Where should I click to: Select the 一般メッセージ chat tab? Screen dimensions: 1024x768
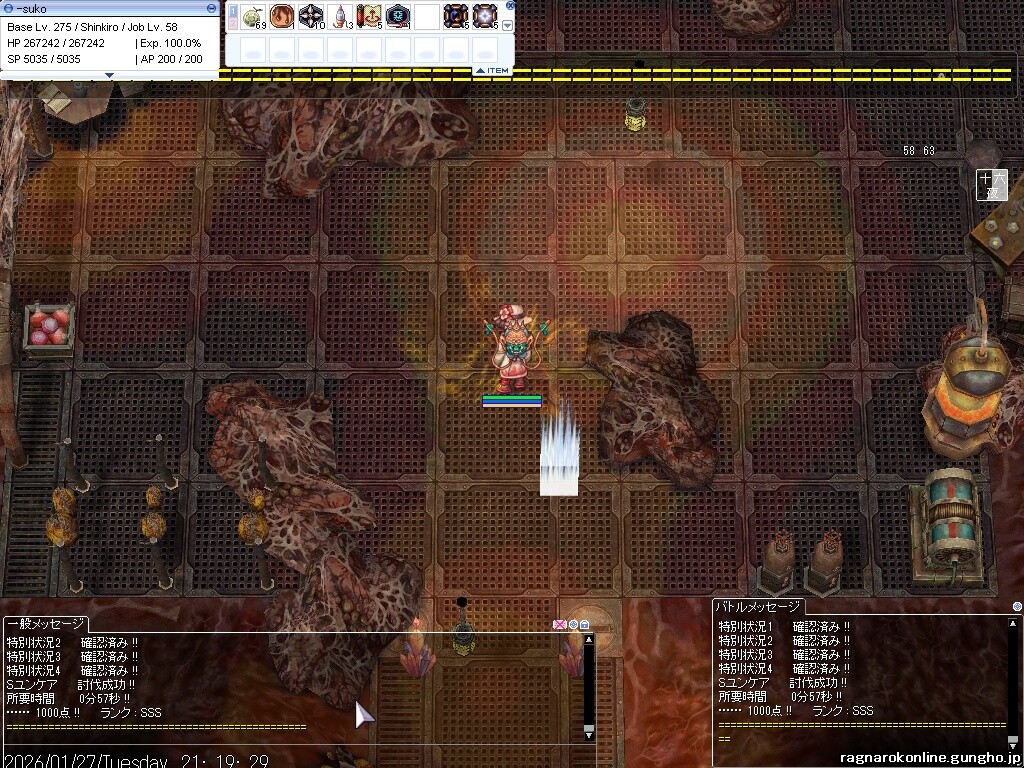point(46,622)
